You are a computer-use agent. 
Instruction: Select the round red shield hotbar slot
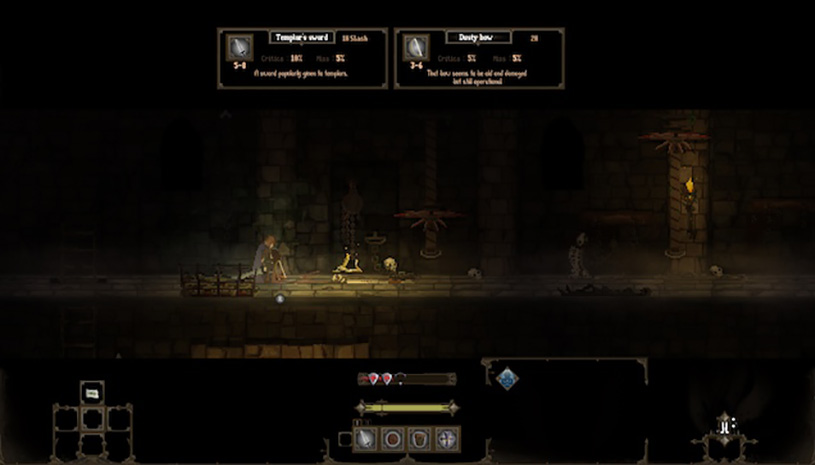(x=393, y=439)
